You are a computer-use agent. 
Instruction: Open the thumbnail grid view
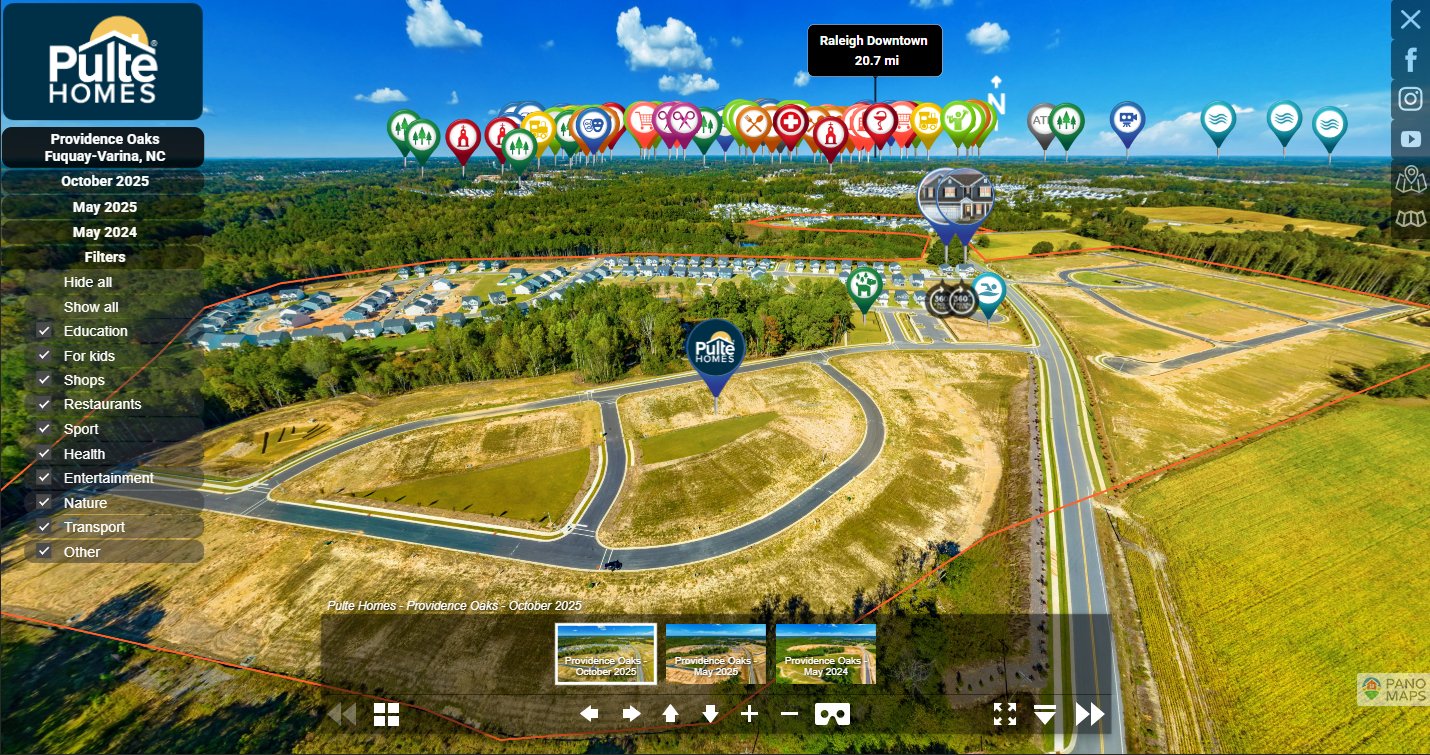click(x=387, y=714)
